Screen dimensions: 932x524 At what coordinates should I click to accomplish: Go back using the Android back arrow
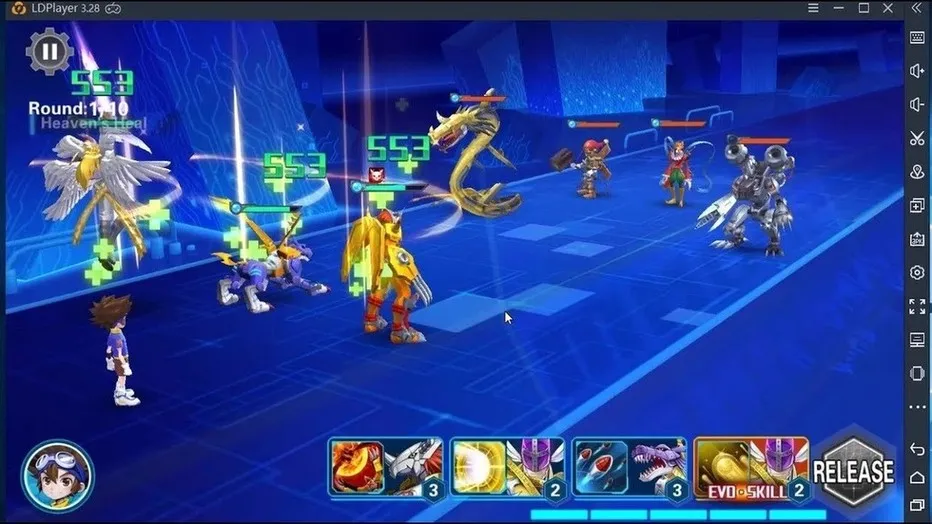[917, 448]
